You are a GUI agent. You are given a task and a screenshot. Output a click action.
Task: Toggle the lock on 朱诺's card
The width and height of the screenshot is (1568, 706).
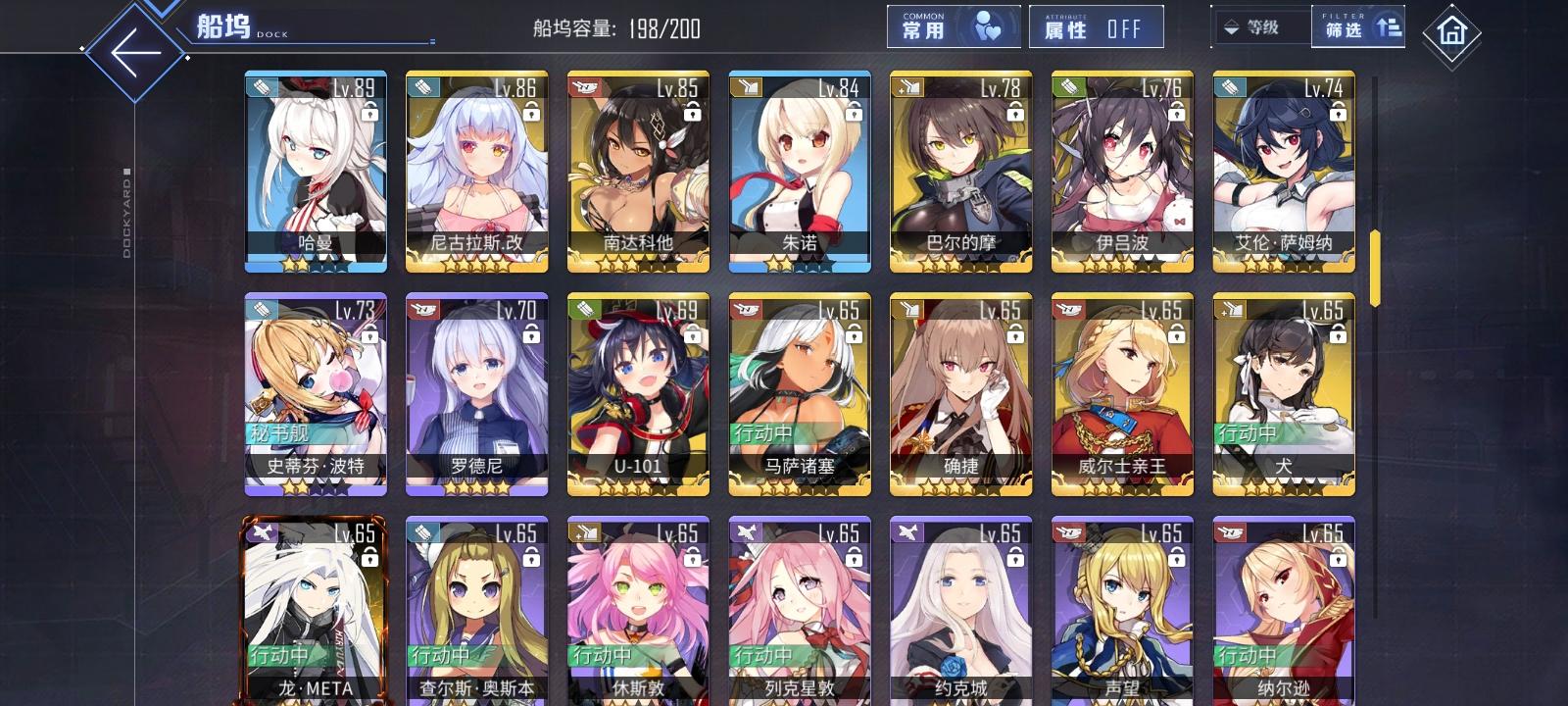(x=853, y=114)
